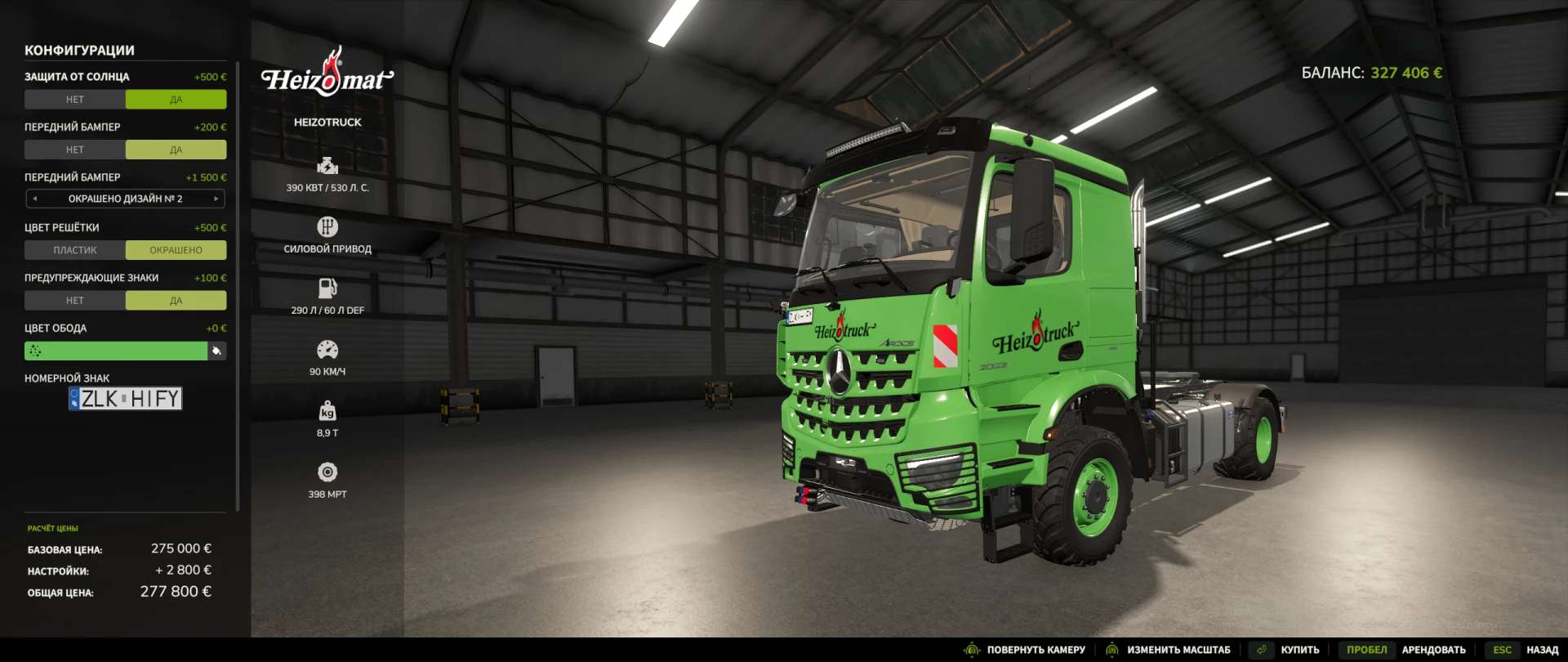Image resolution: width=1568 pixels, height=662 pixels.
Task: Select ДА on the +200 € front bumper
Action: [x=176, y=150]
